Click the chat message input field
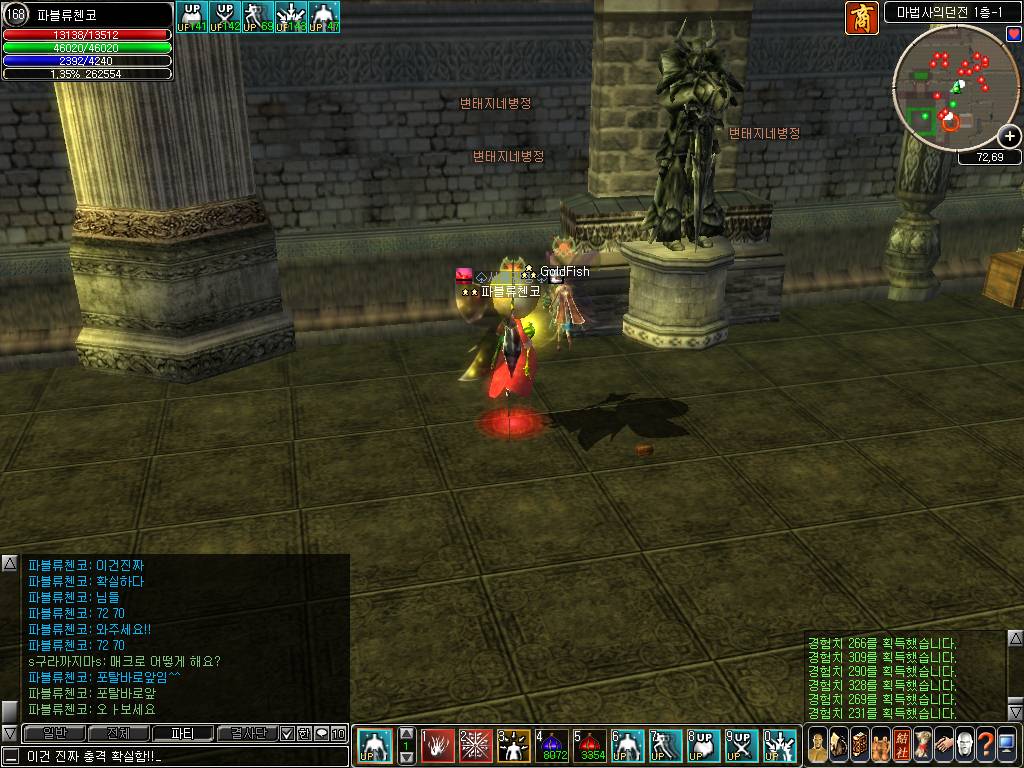1024x768 pixels. (x=180, y=755)
